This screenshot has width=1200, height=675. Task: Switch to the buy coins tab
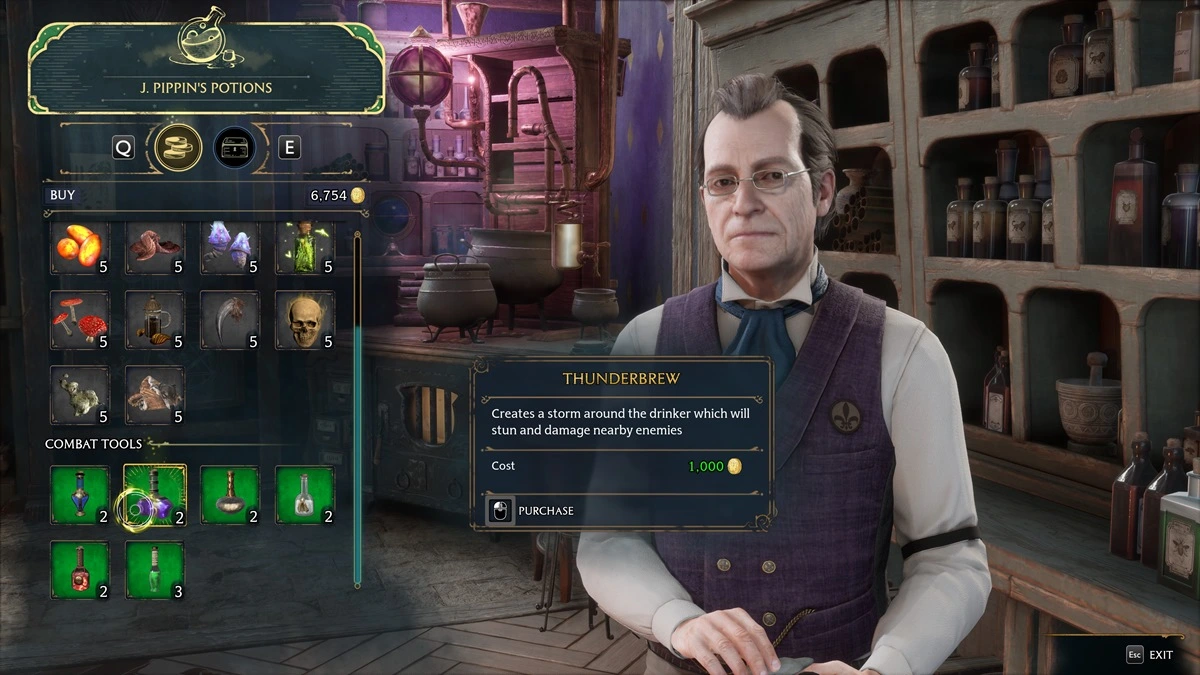pos(180,148)
